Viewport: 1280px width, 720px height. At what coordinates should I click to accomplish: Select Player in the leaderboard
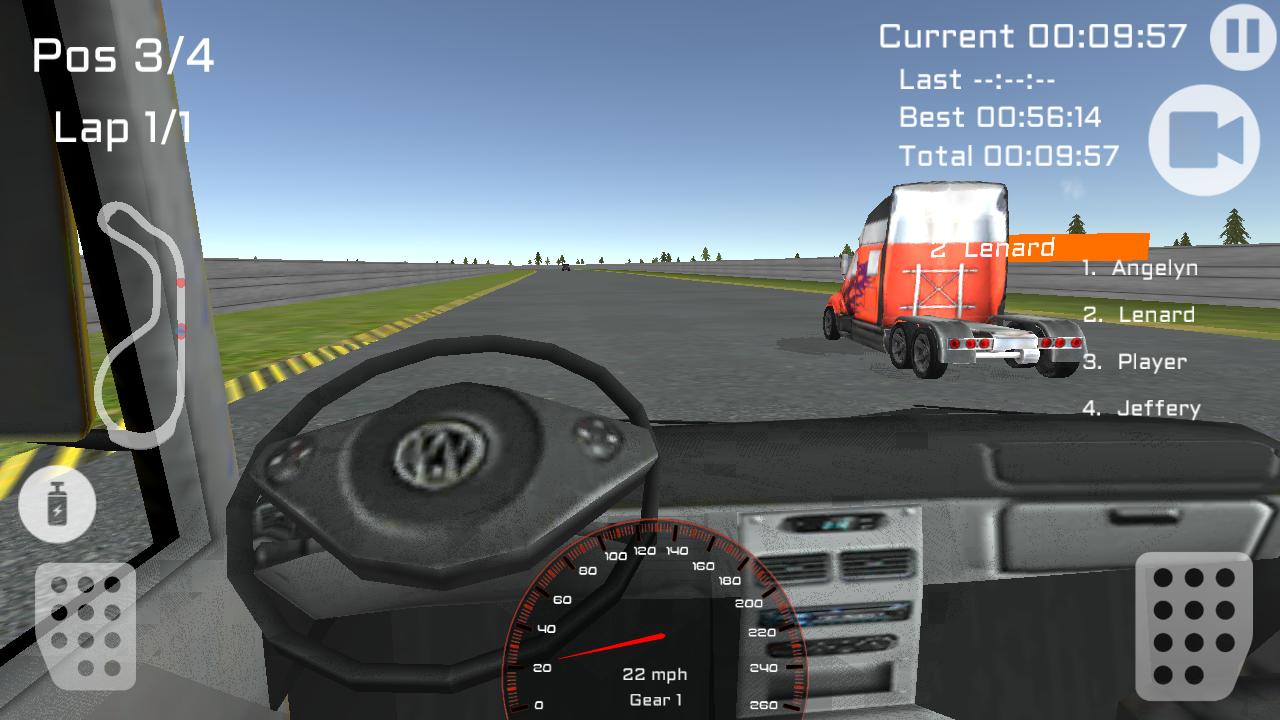(1133, 361)
